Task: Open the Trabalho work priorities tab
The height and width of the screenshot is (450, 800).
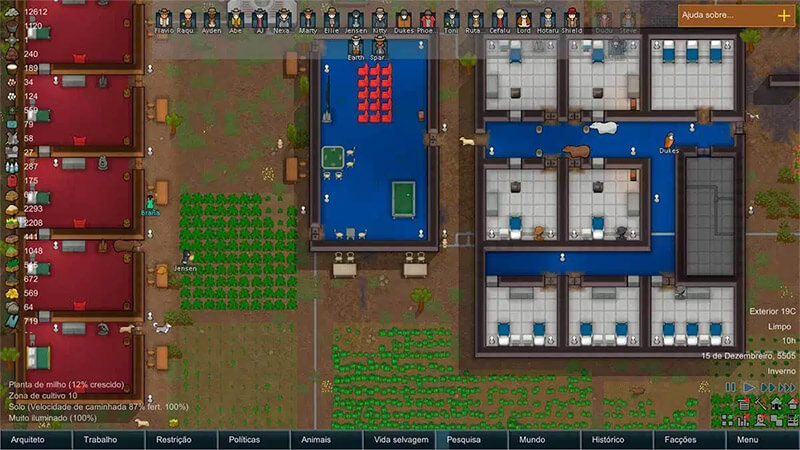Action: pos(100,440)
